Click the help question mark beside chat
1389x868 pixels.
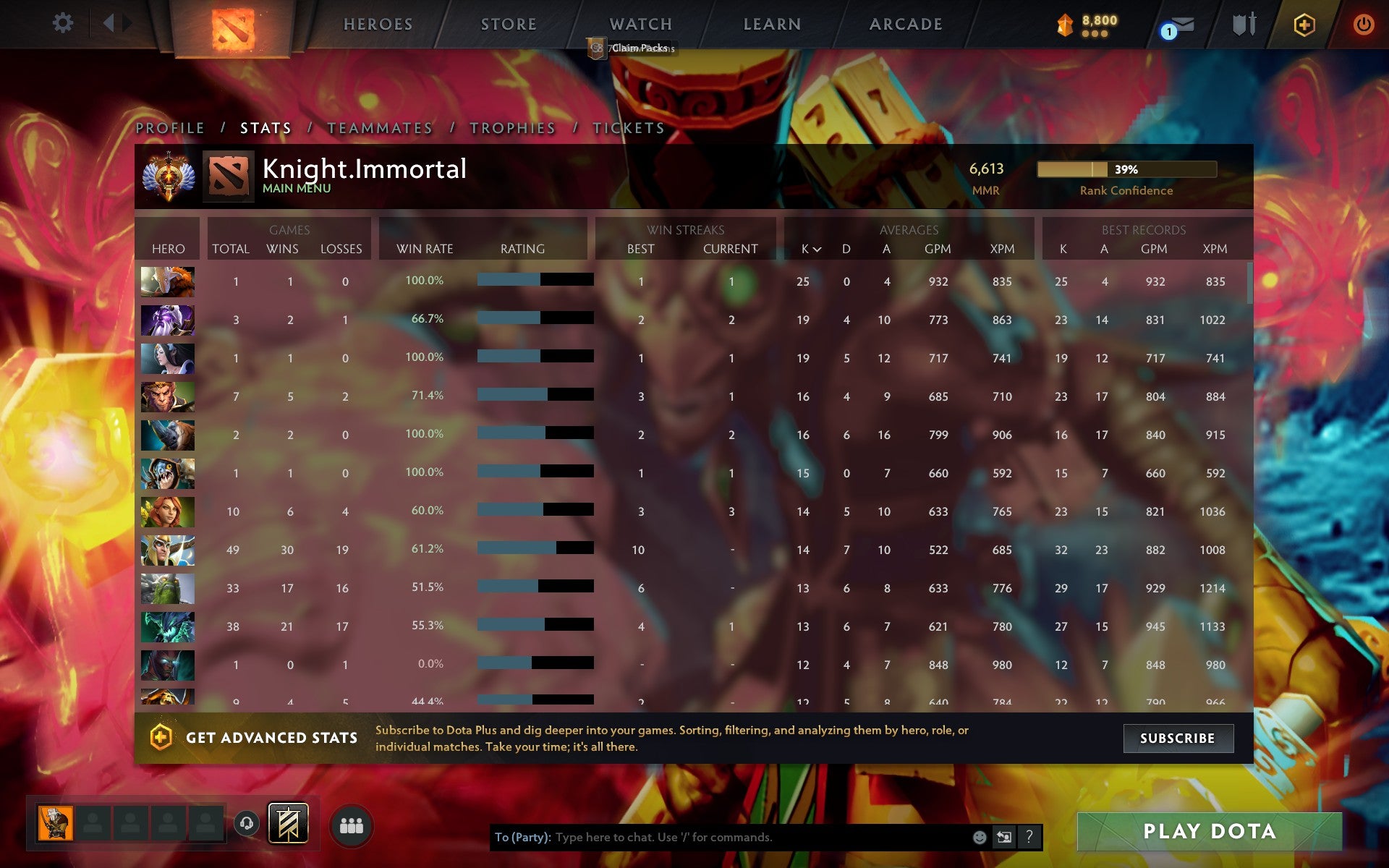coord(1030,838)
